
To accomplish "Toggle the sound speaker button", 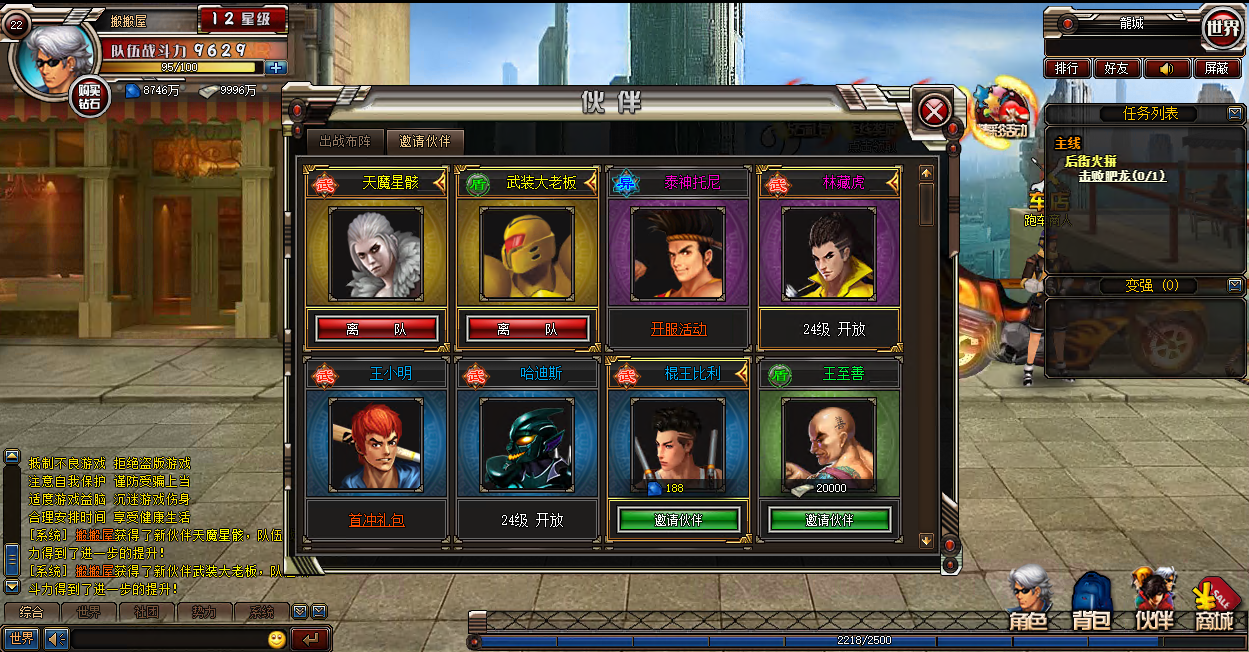I will pyautogui.click(x=1166, y=68).
